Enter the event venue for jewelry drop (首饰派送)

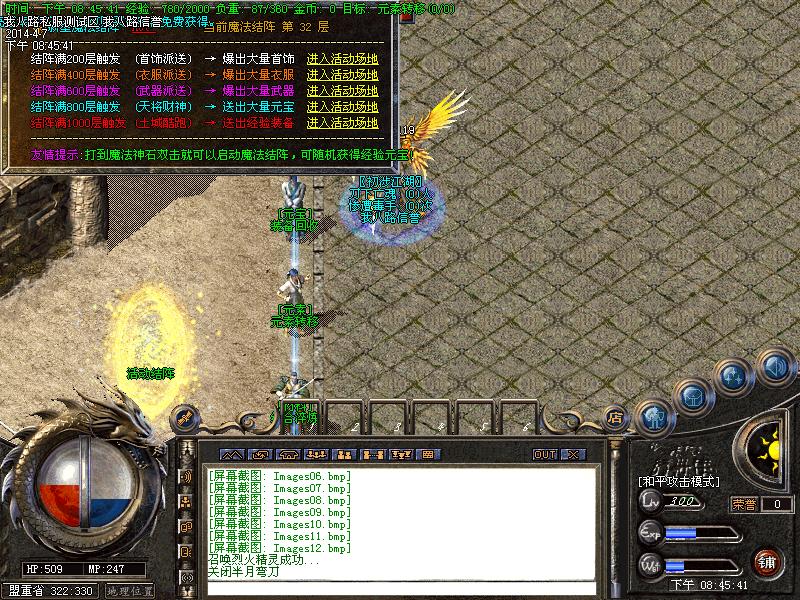pyautogui.click(x=342, y=59)
